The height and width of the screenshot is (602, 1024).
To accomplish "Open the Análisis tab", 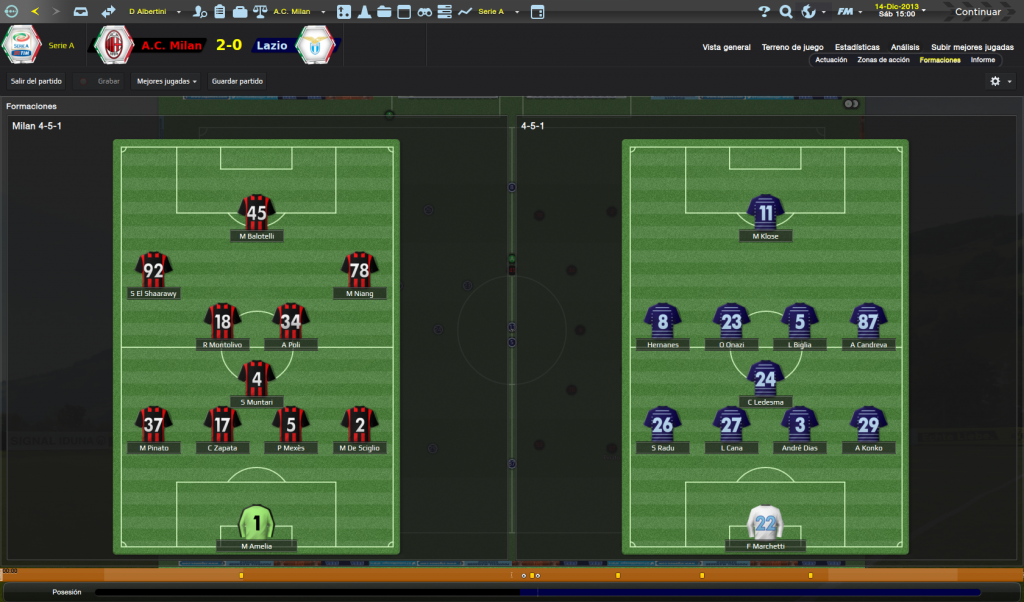I will coord(905,47).
